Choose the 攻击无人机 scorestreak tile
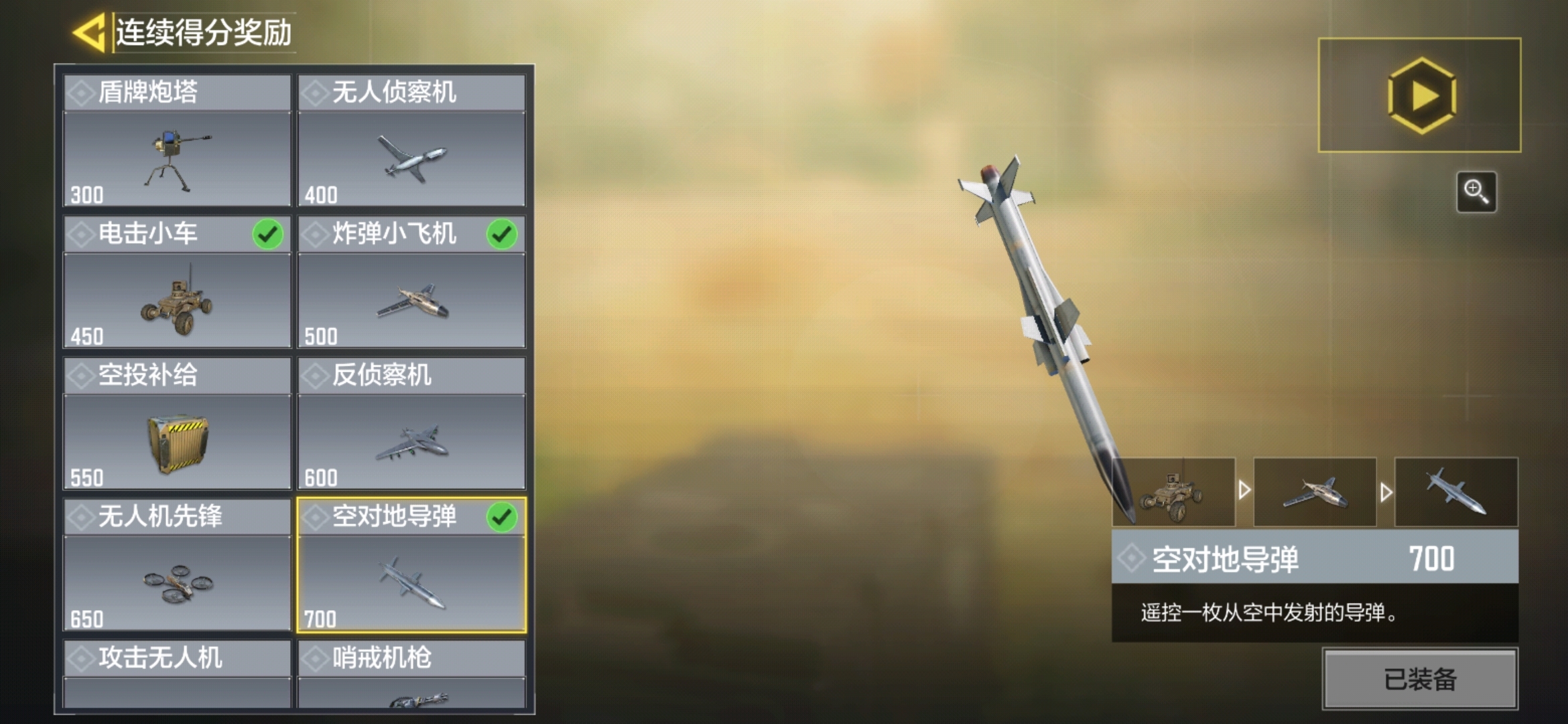Screen dimensions: 1568x724 coord(178,674)
